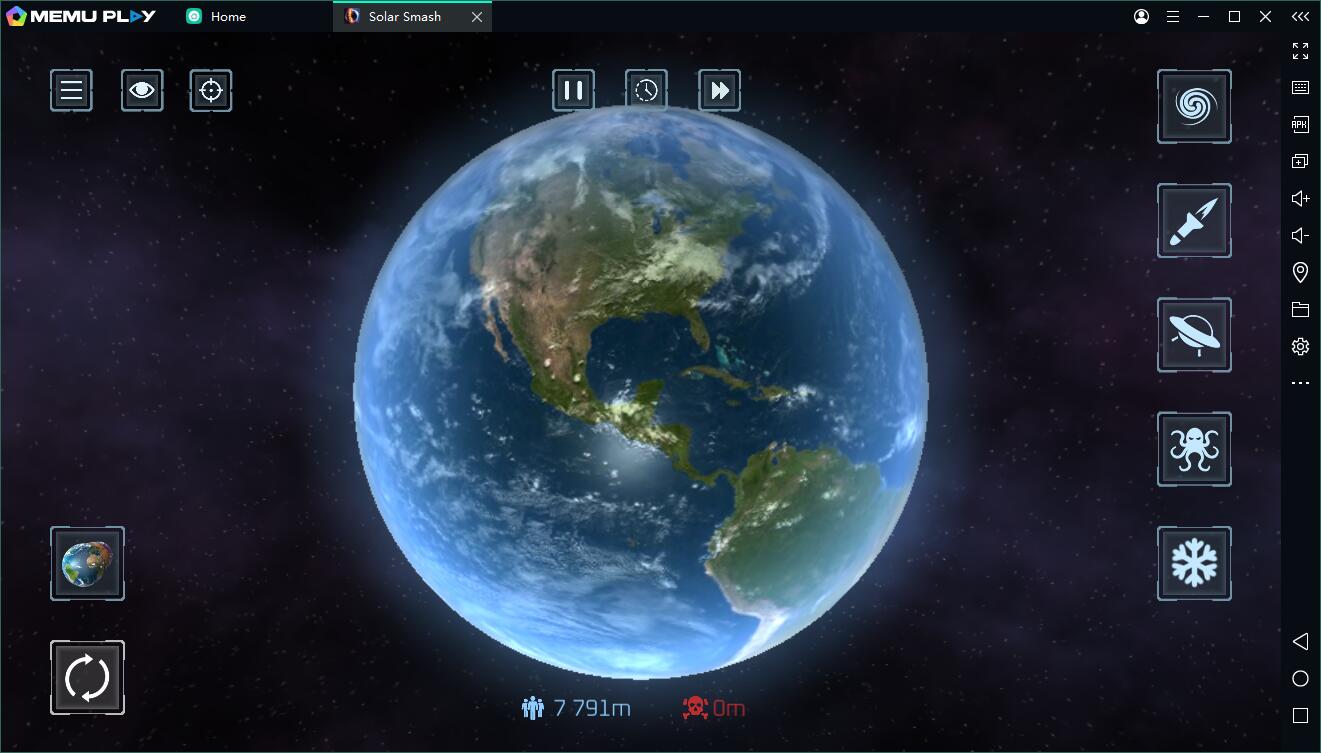Select the spiral black hole weapon
Viewport: 1321px width, 753px height.
pos(1194,106)
